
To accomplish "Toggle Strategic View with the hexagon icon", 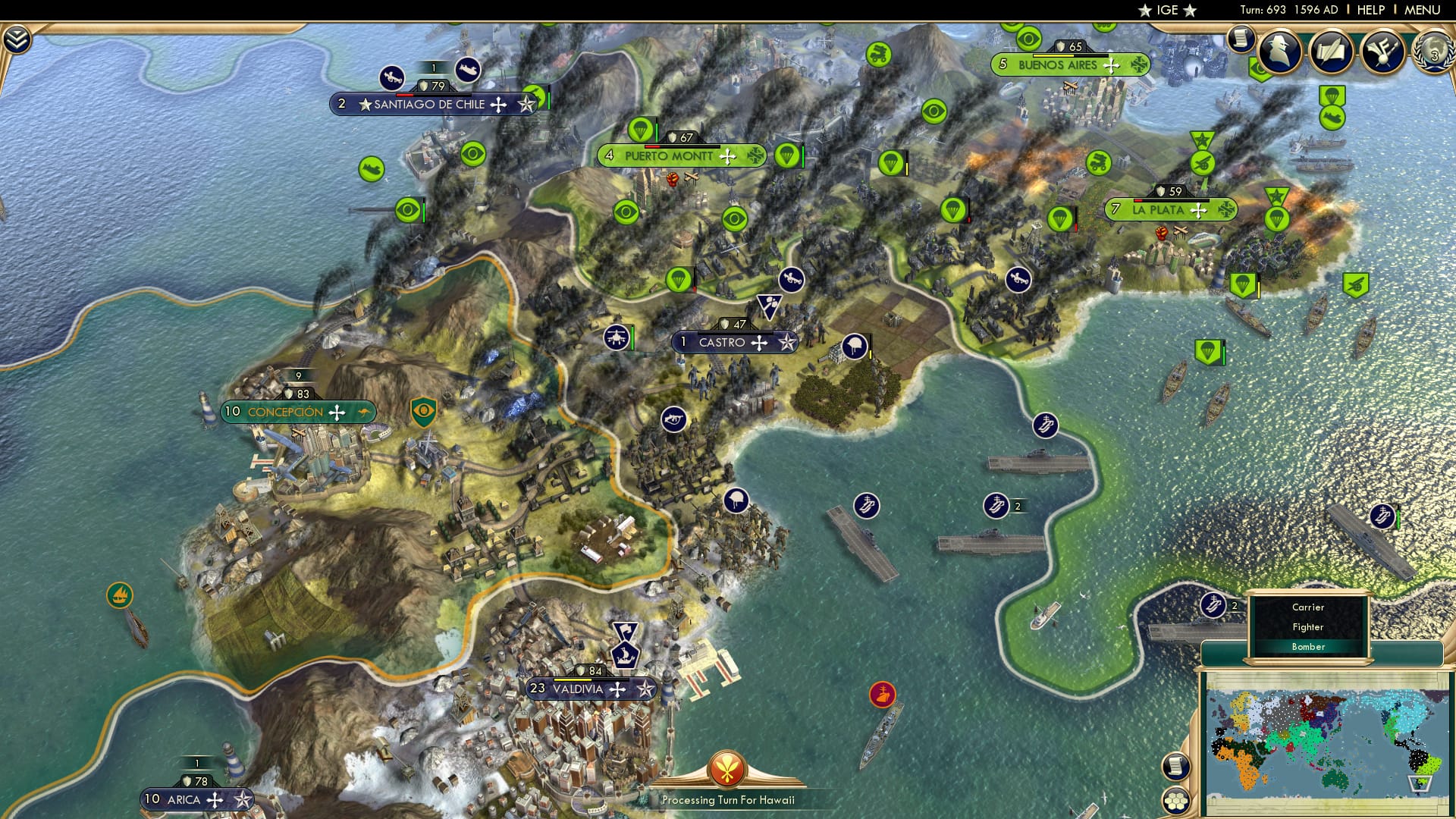I will point(1175,801).
